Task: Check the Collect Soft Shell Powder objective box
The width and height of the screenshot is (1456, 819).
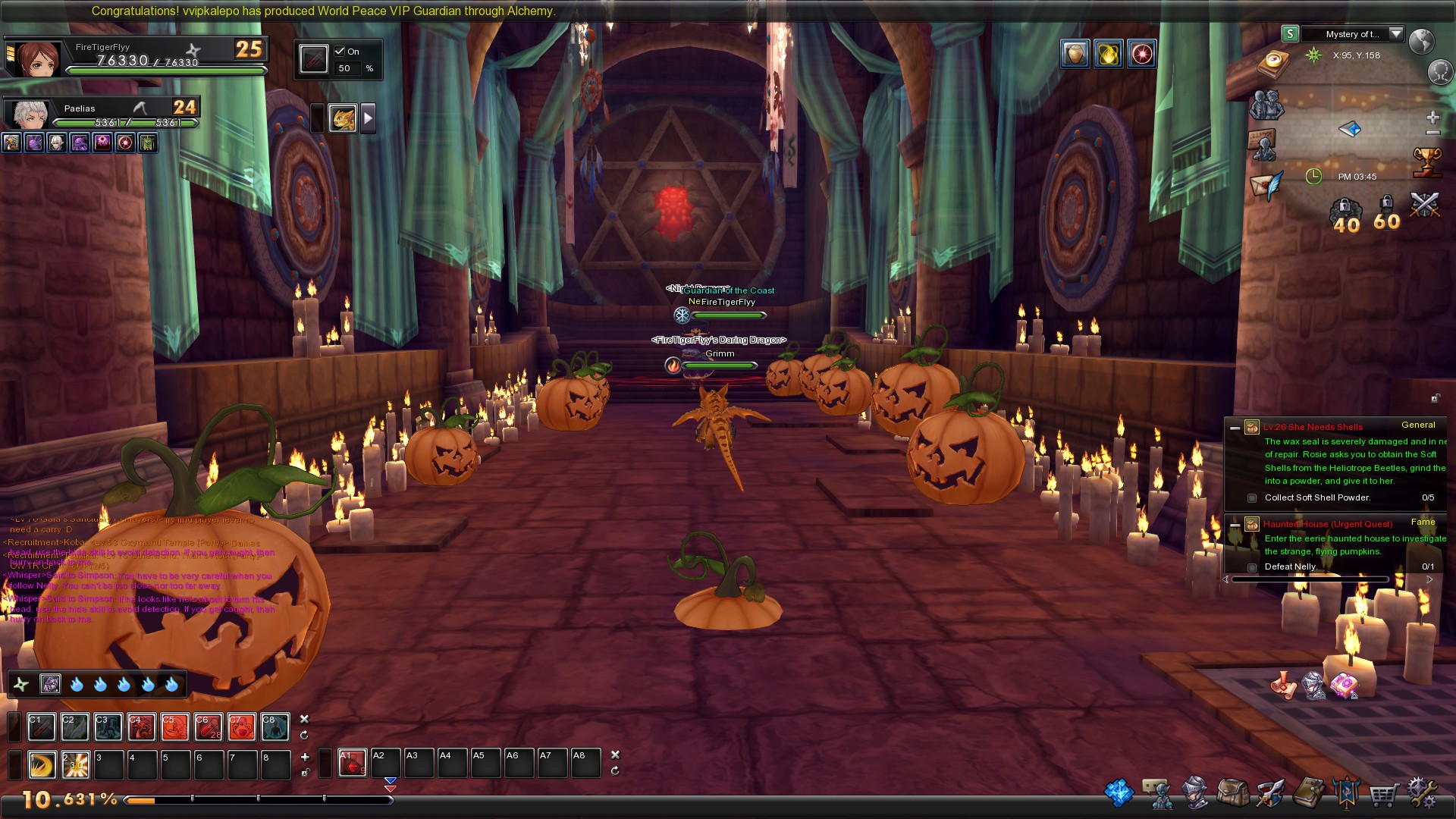Action: click(x=1251, y=498)
